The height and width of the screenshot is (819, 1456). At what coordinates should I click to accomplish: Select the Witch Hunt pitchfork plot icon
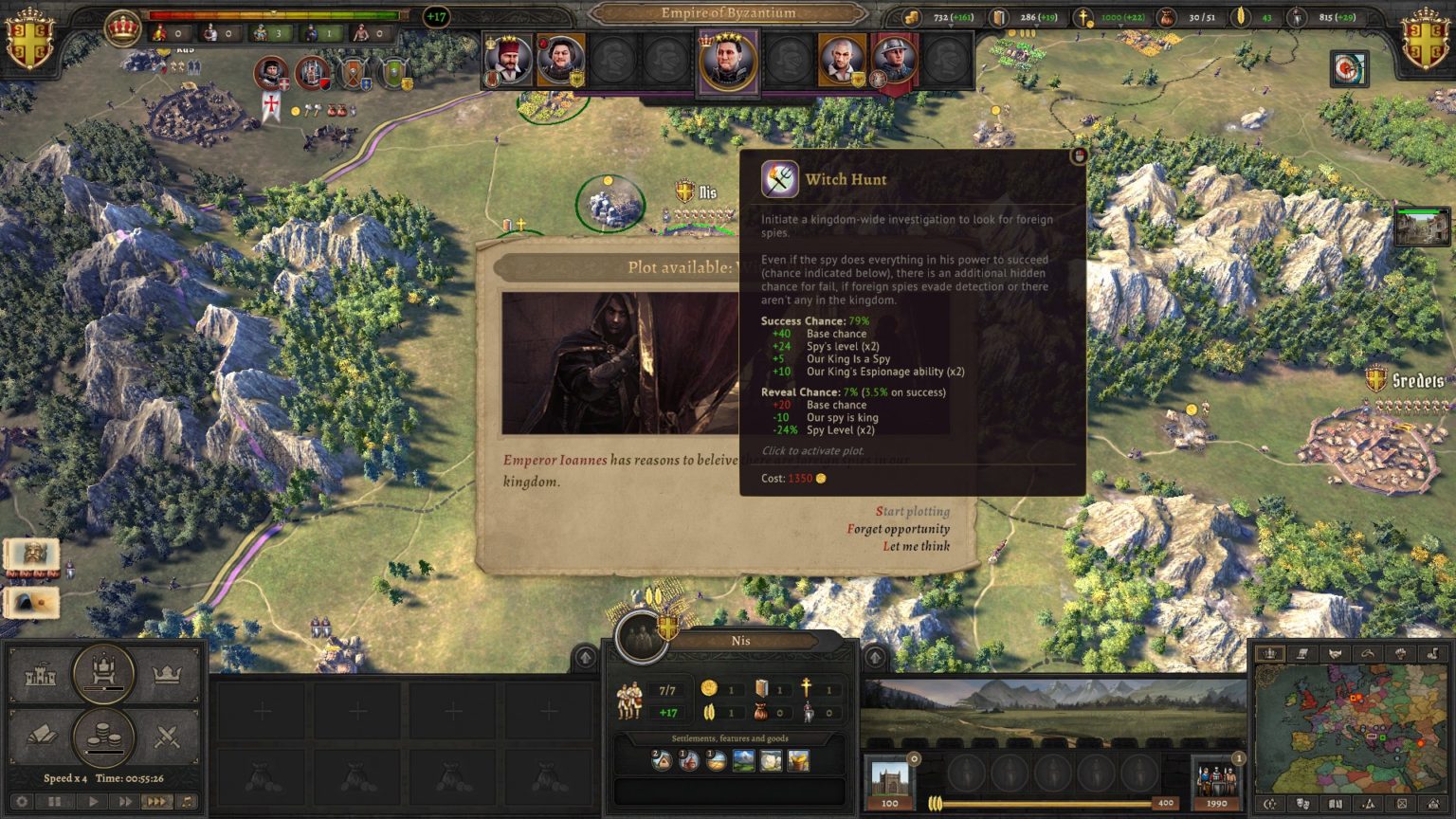(779, 180)
